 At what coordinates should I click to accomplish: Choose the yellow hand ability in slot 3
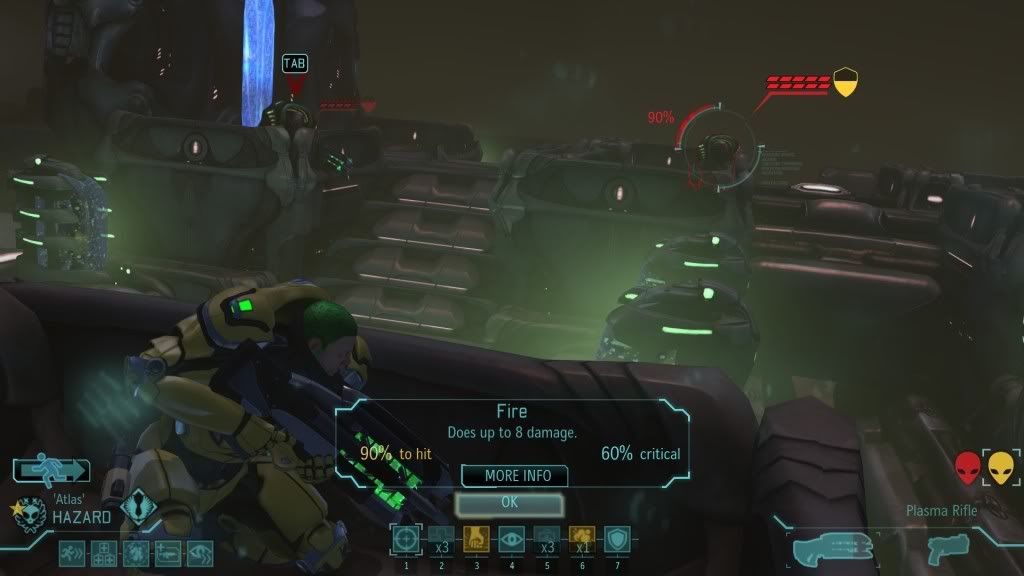click(476, 539)
